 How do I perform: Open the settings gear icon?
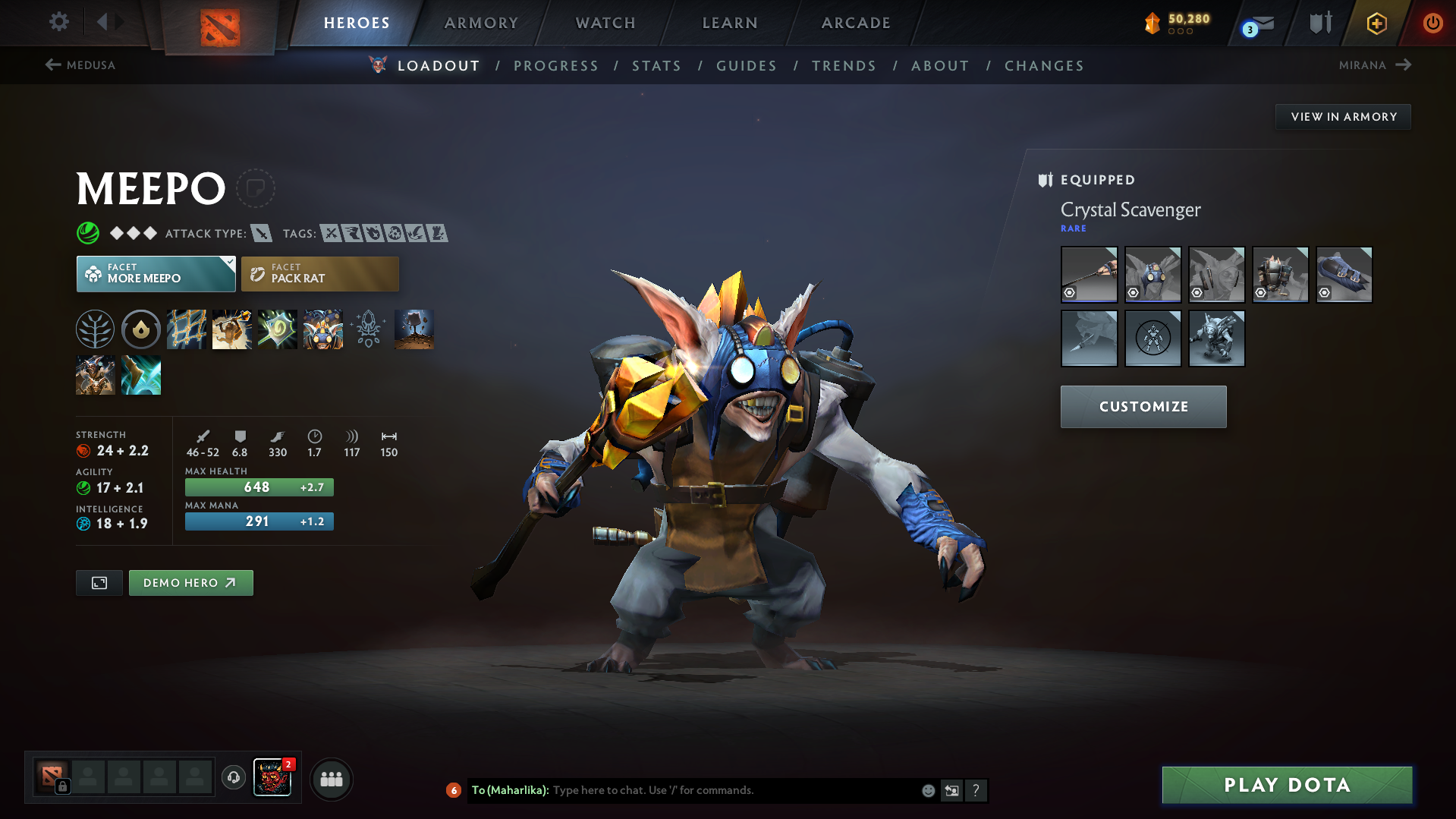[x=58, y=22]
